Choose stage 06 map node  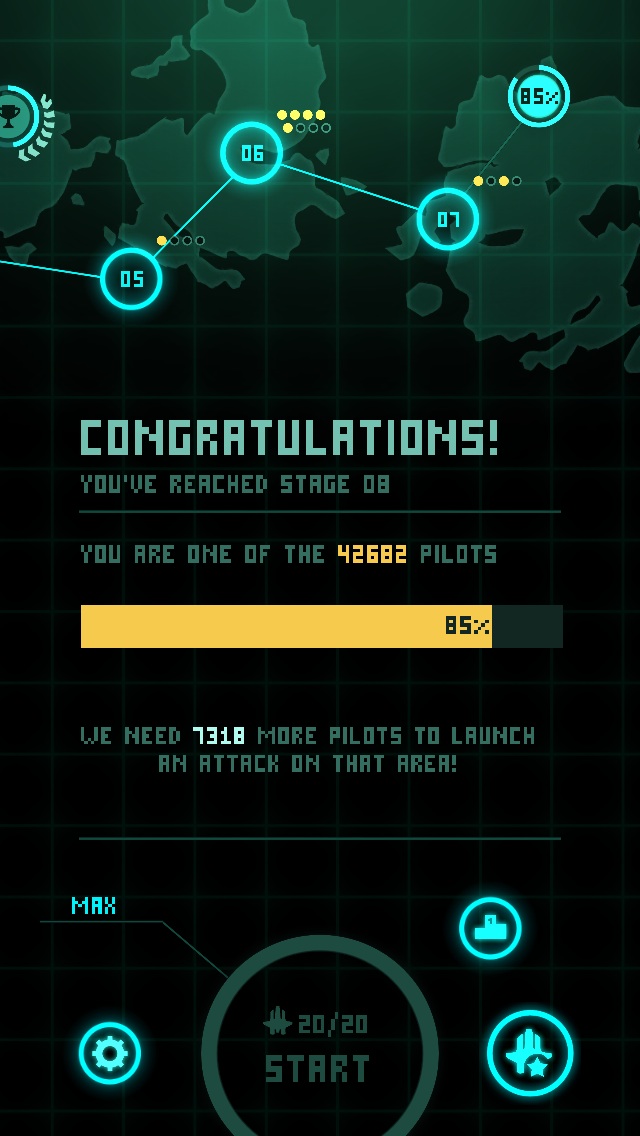click(x=251, y=153)
